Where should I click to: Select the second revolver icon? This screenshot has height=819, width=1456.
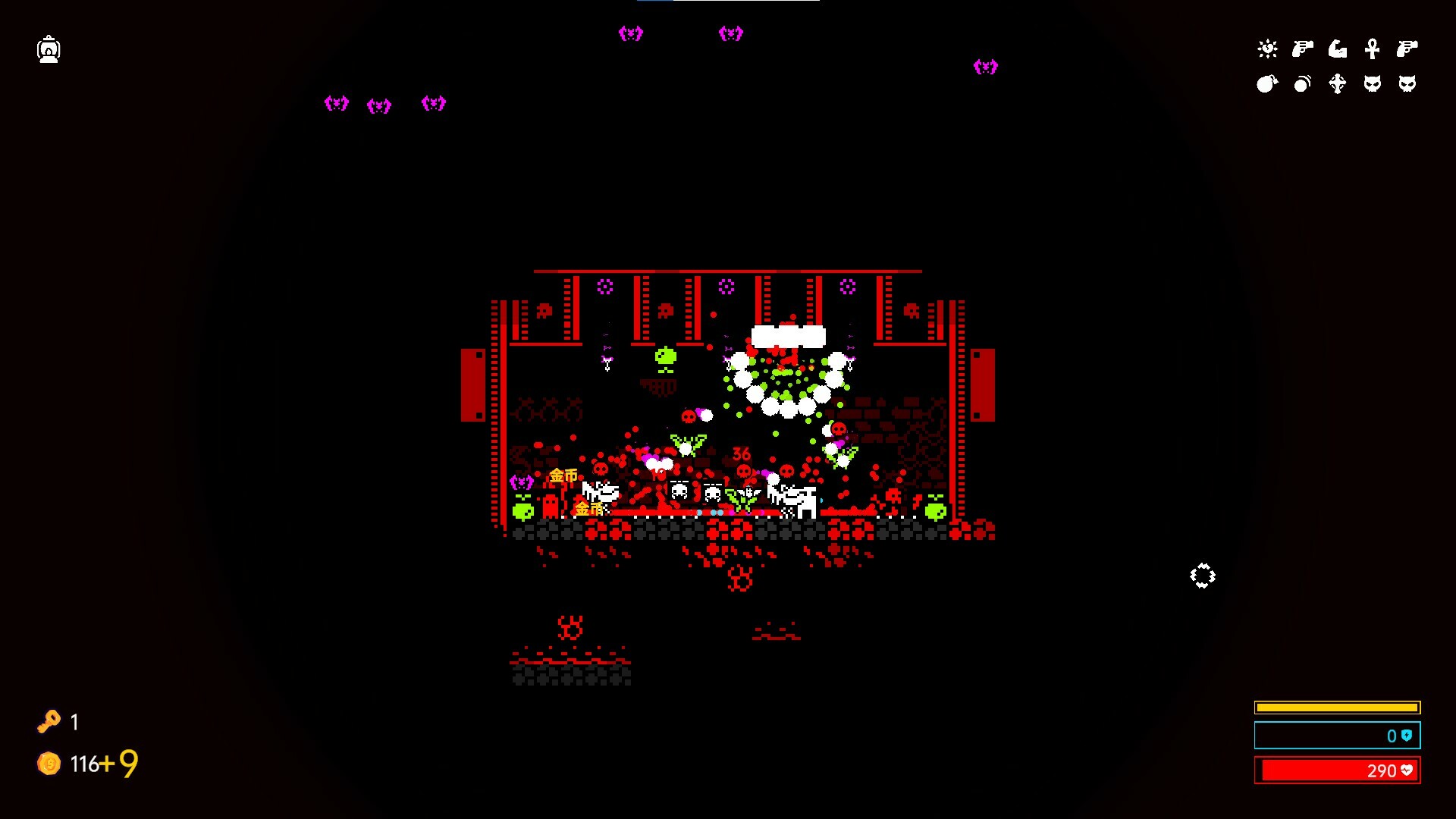pos(1408,49)
